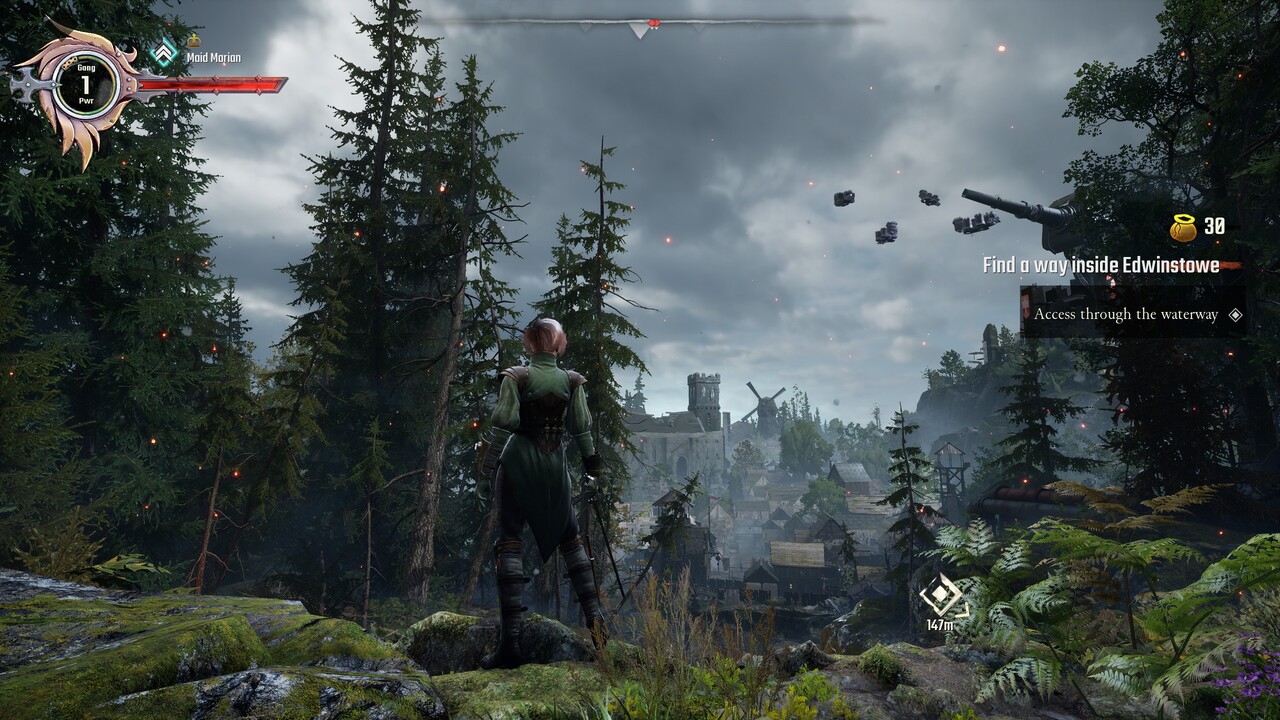Select the Maid Marian character icon

click(163, 53)
